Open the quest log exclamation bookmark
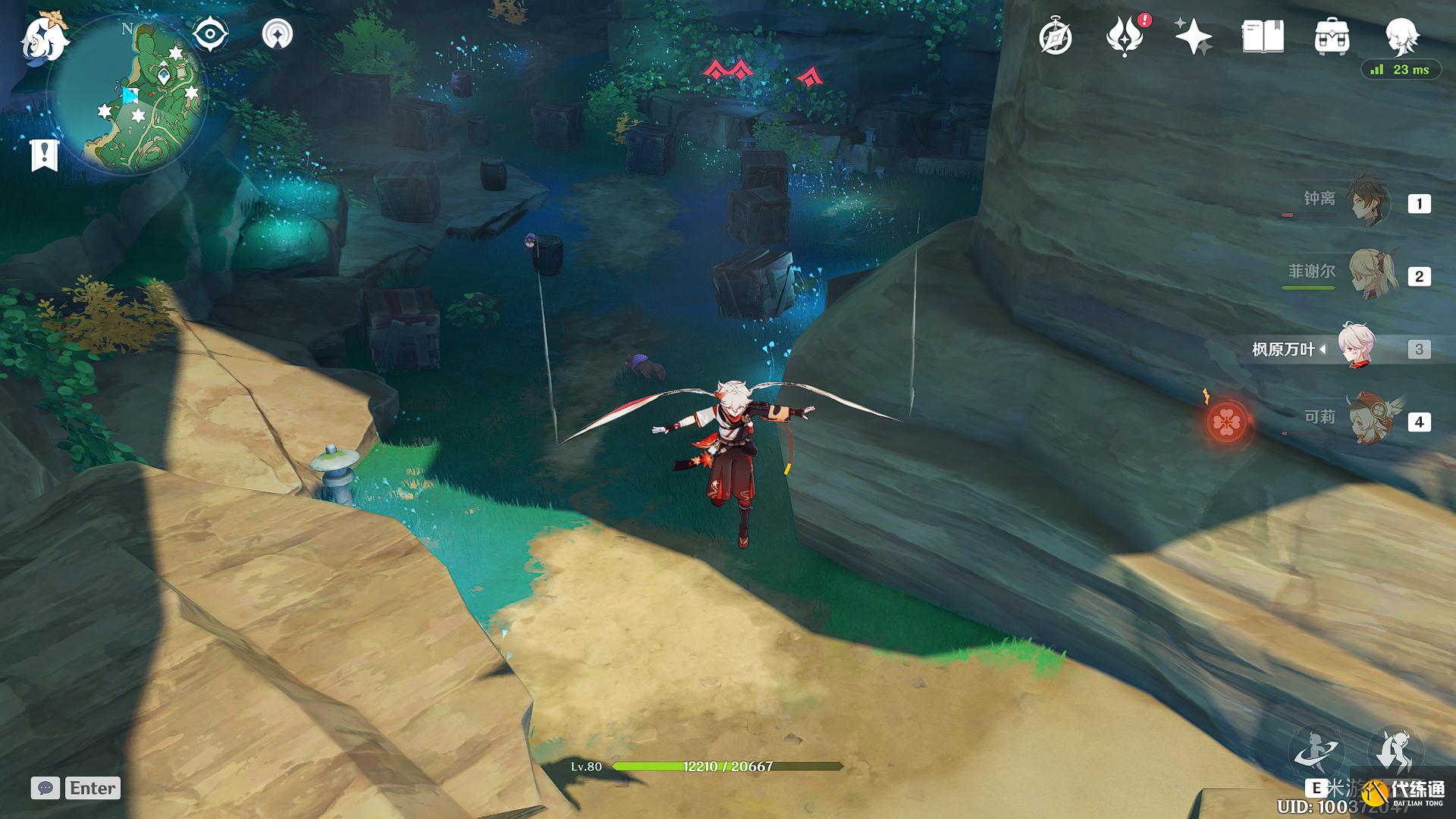This screenshot has height=819, width=1456. [44, 155]
